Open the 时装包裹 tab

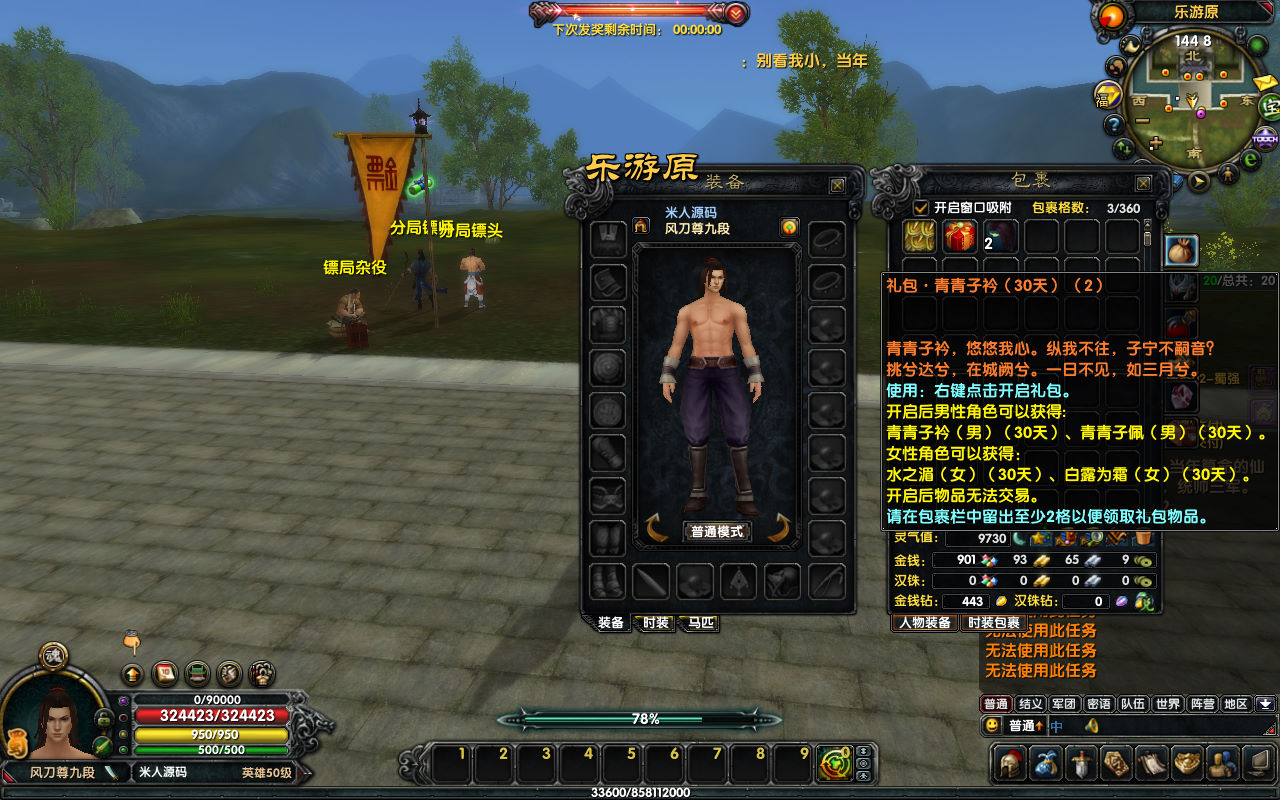[991, 623]
